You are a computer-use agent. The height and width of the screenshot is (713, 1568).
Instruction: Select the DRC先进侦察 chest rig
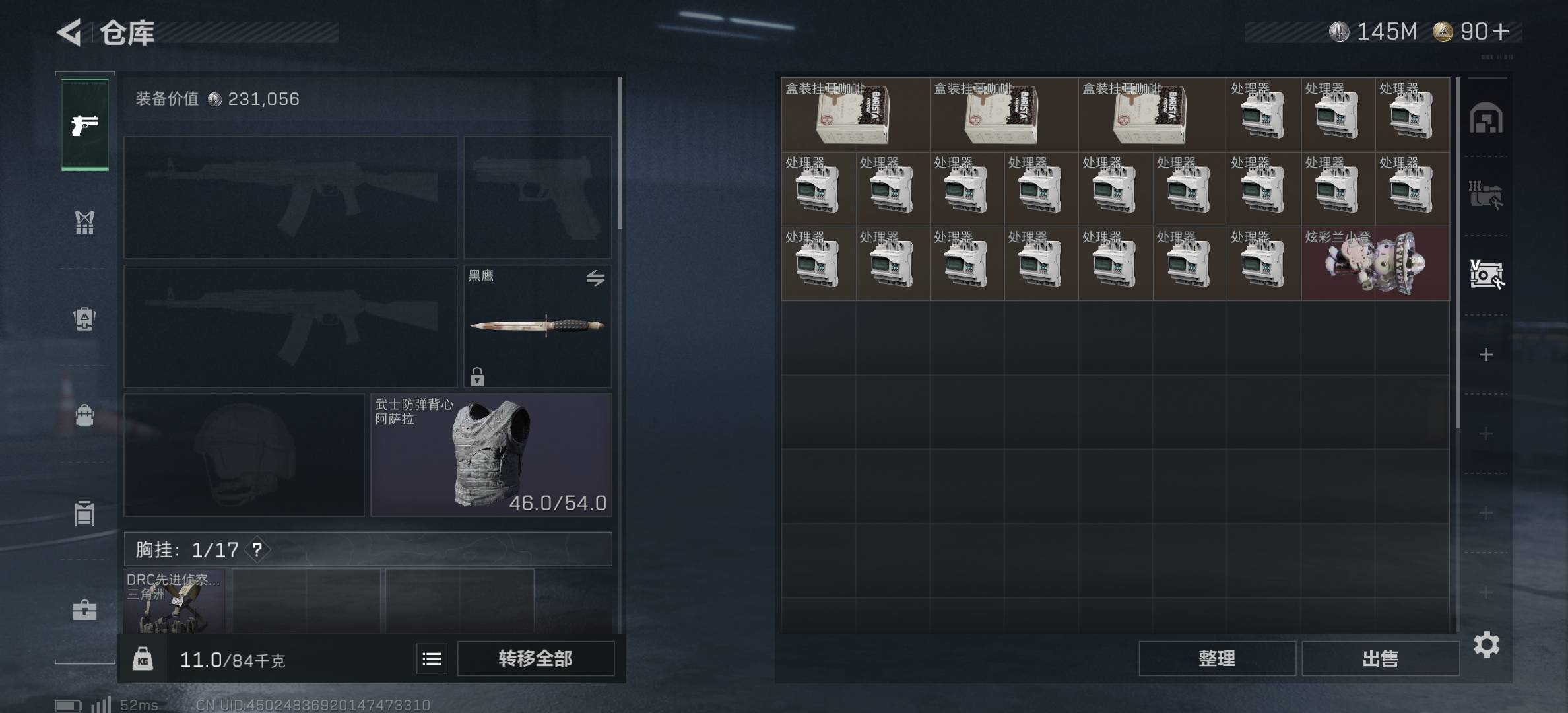pos(174,602)
